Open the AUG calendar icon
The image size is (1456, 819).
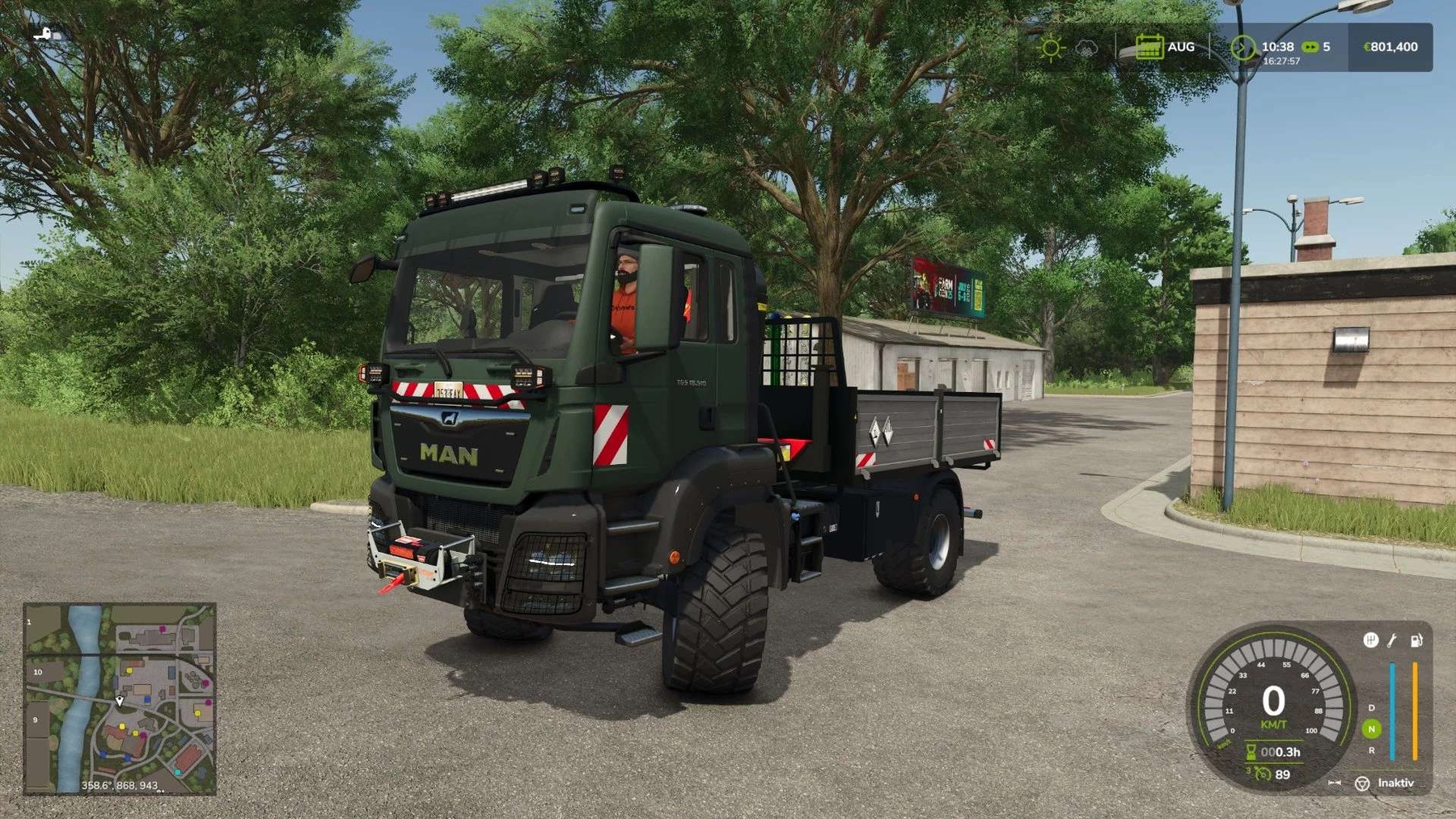[x=1150, y=48]
